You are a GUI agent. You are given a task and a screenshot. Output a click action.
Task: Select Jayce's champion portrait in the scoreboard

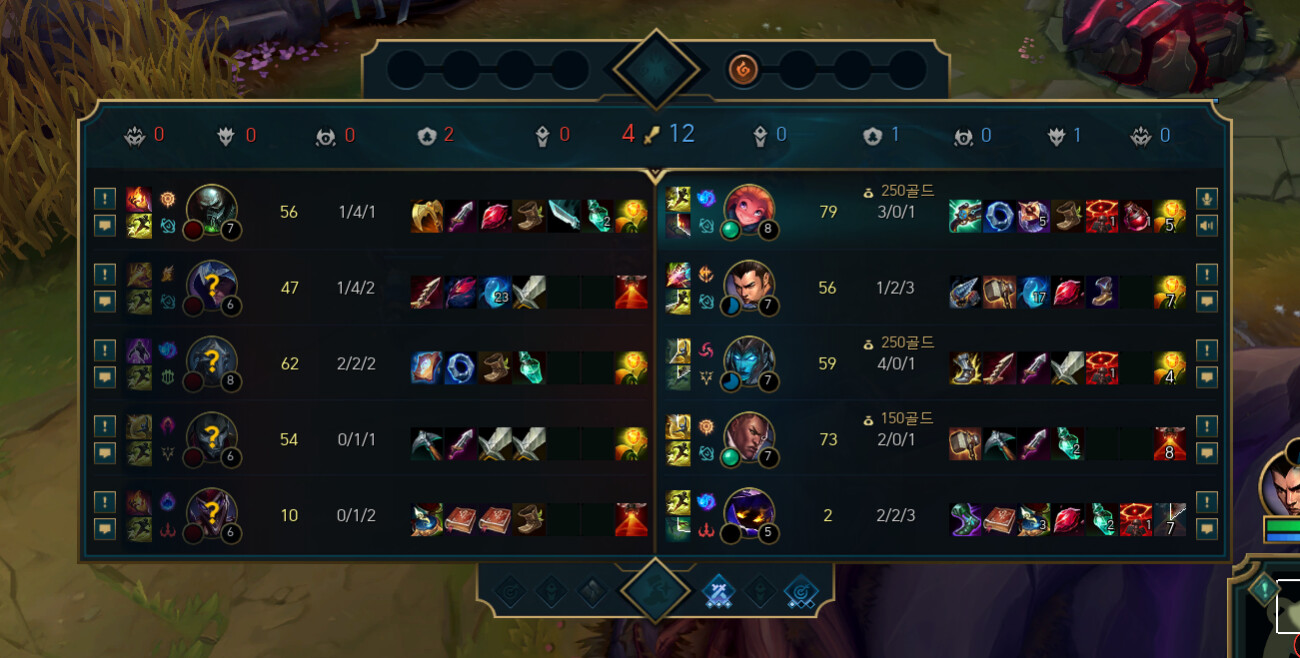tap(749, 286)
